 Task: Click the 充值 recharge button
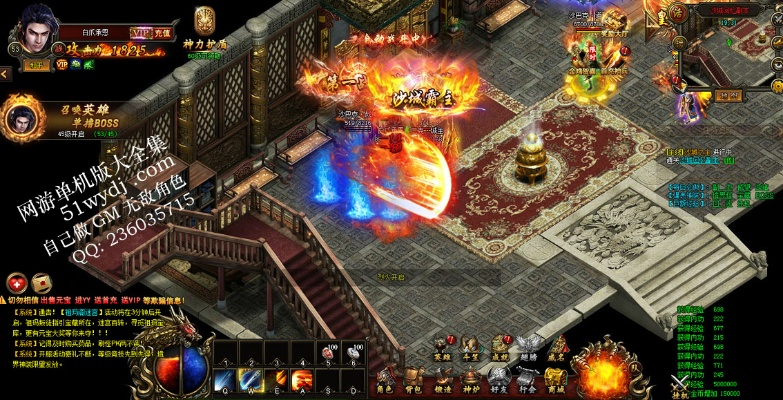(163, 33)
